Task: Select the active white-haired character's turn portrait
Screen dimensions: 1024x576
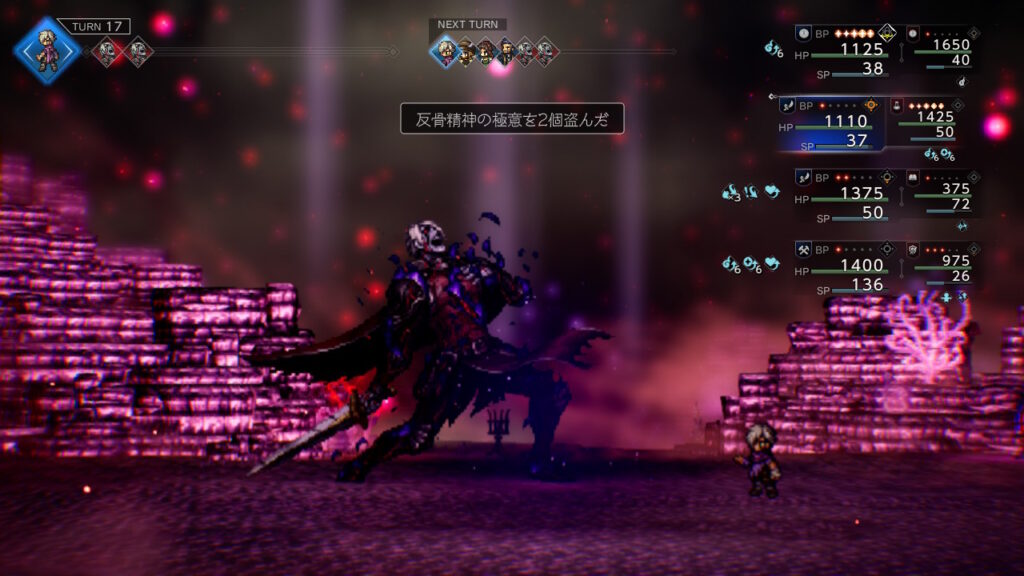Action: coord(46,50)
